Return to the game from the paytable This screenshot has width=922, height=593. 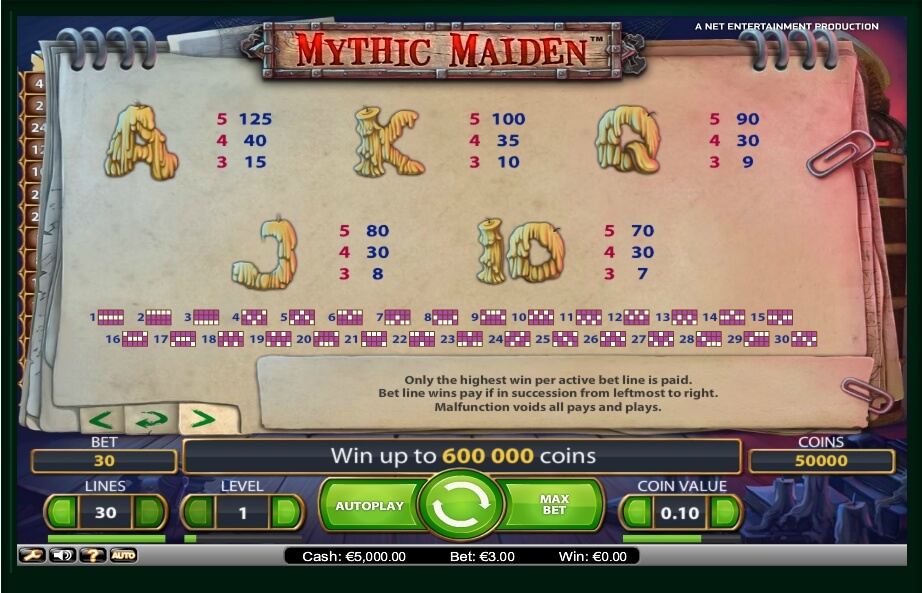tap(152, 420)
